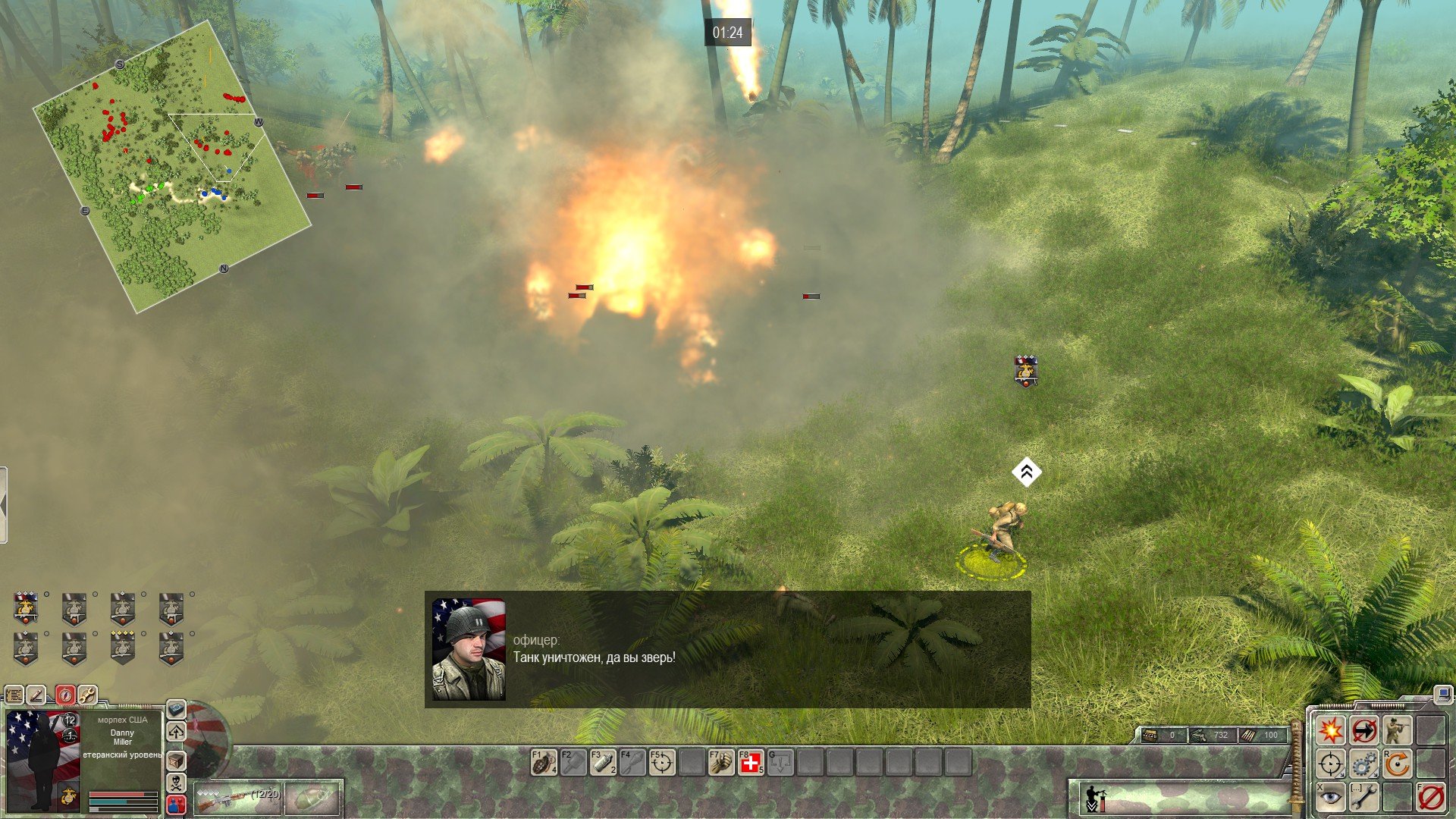Open the gears settings command
Viewport: 1456px width, 819px height.
(1363, 764)
